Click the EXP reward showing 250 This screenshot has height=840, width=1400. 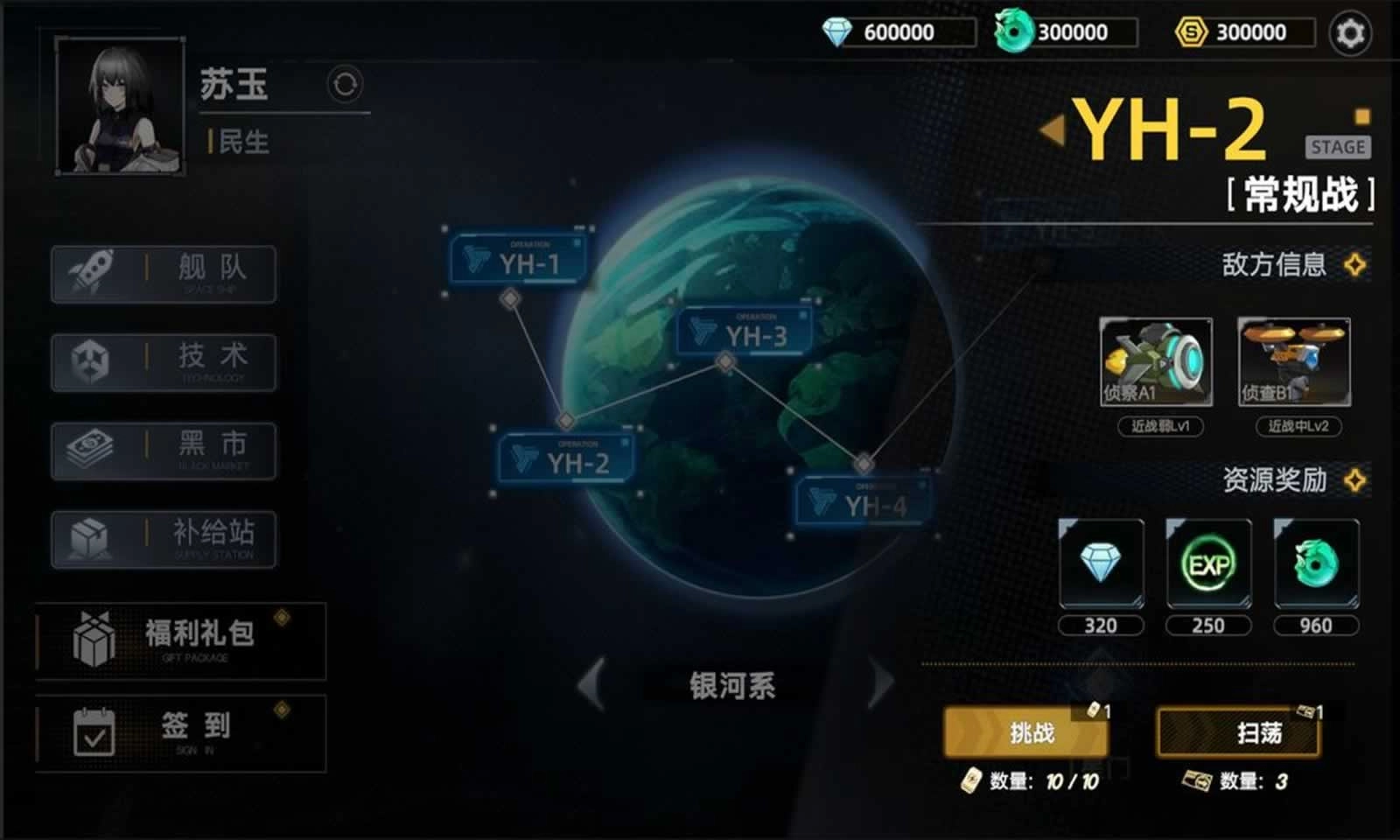tap(1207, 565)
